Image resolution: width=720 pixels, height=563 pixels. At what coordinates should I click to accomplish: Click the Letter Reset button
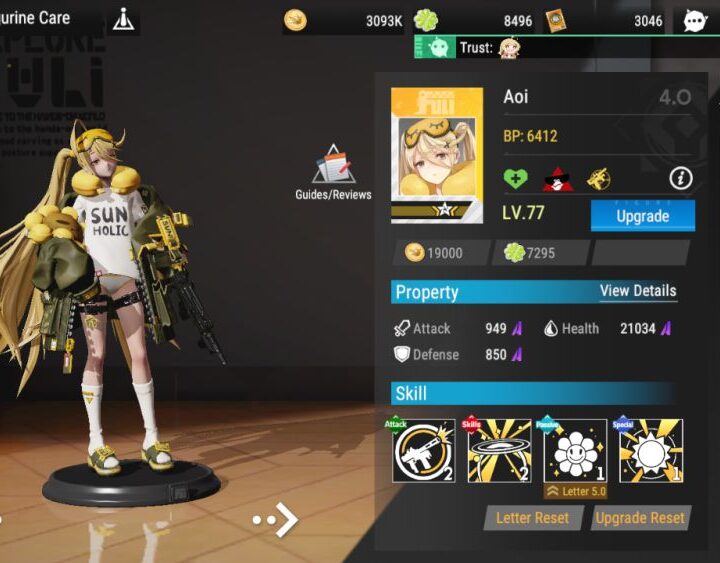(x=532, y=518)
